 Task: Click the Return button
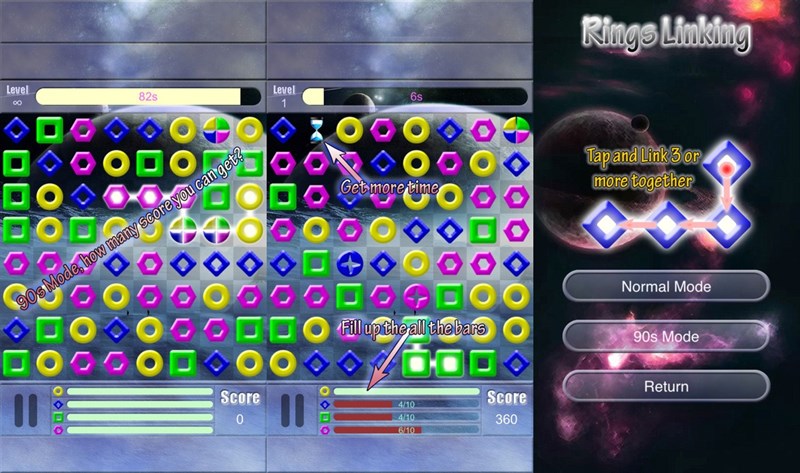tap(666, 386)
